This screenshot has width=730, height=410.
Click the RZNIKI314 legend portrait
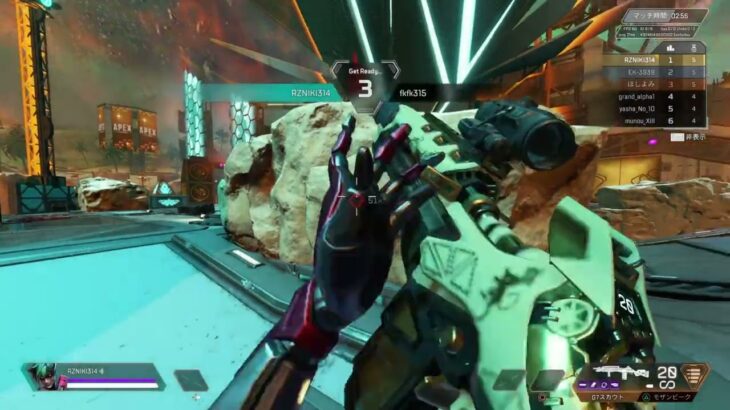(46, 376)
